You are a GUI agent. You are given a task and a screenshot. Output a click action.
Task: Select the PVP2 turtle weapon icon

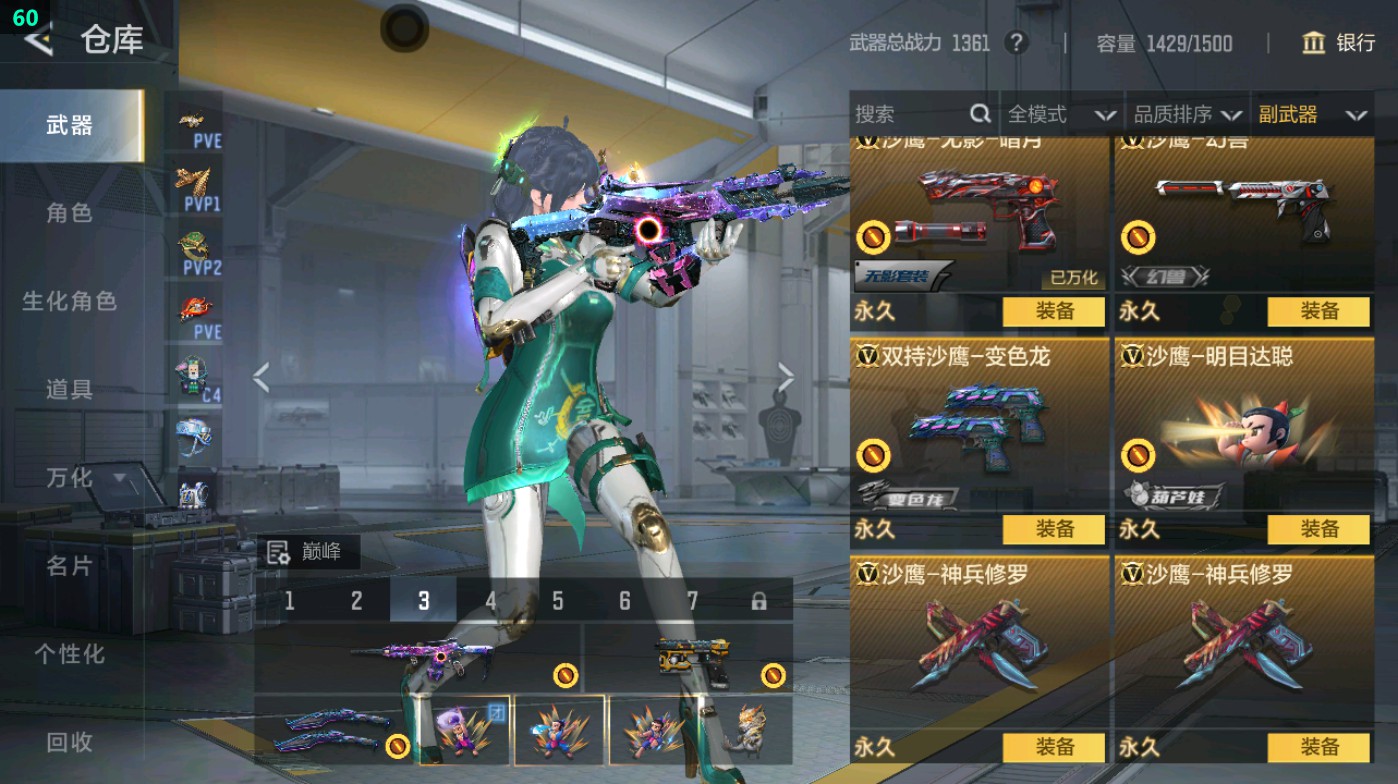195,240
